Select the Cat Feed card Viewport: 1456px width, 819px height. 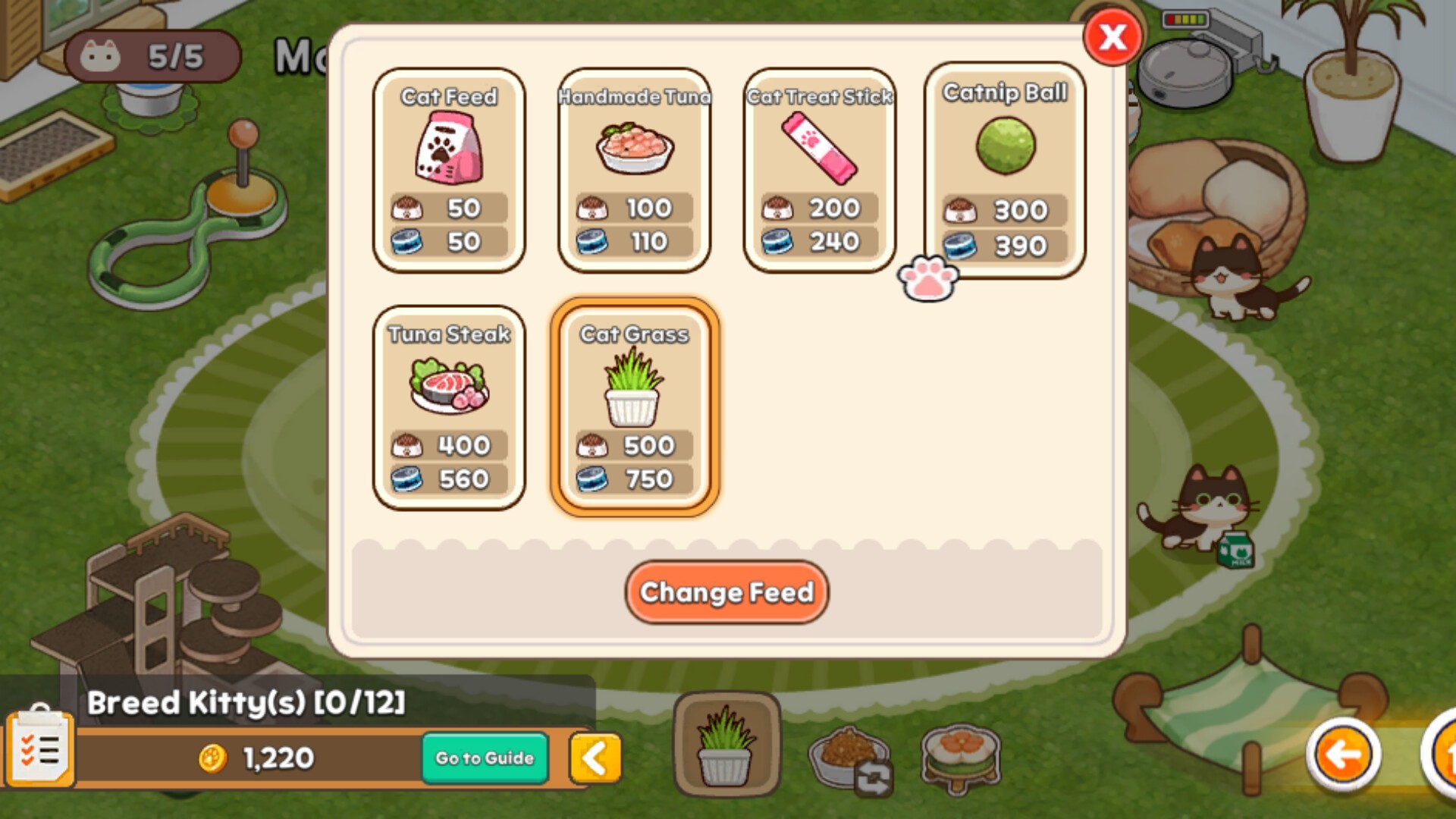pyautogui.click(x=449, y=171)
